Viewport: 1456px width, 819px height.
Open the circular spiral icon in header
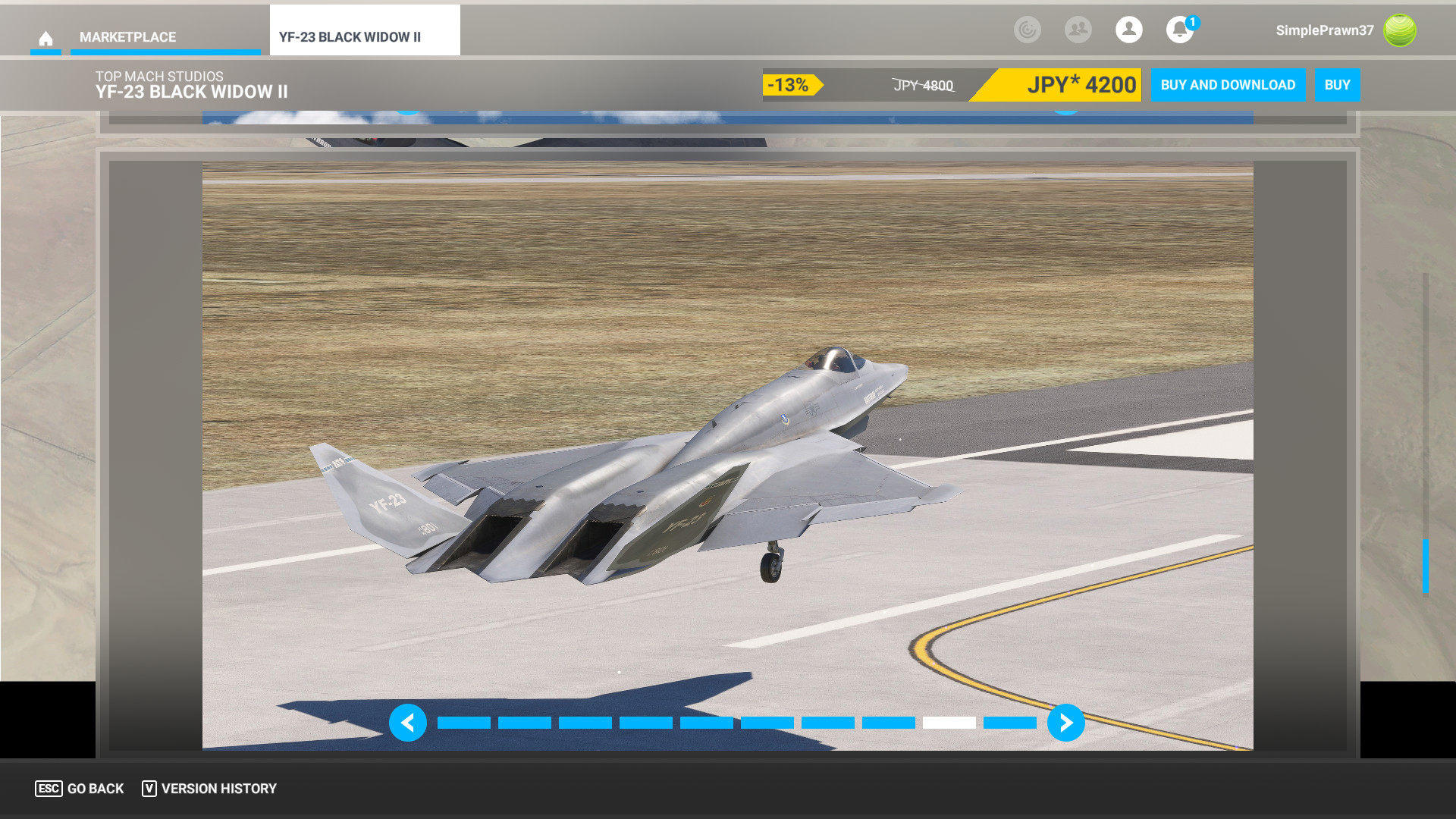click(x=1027, y=30)
